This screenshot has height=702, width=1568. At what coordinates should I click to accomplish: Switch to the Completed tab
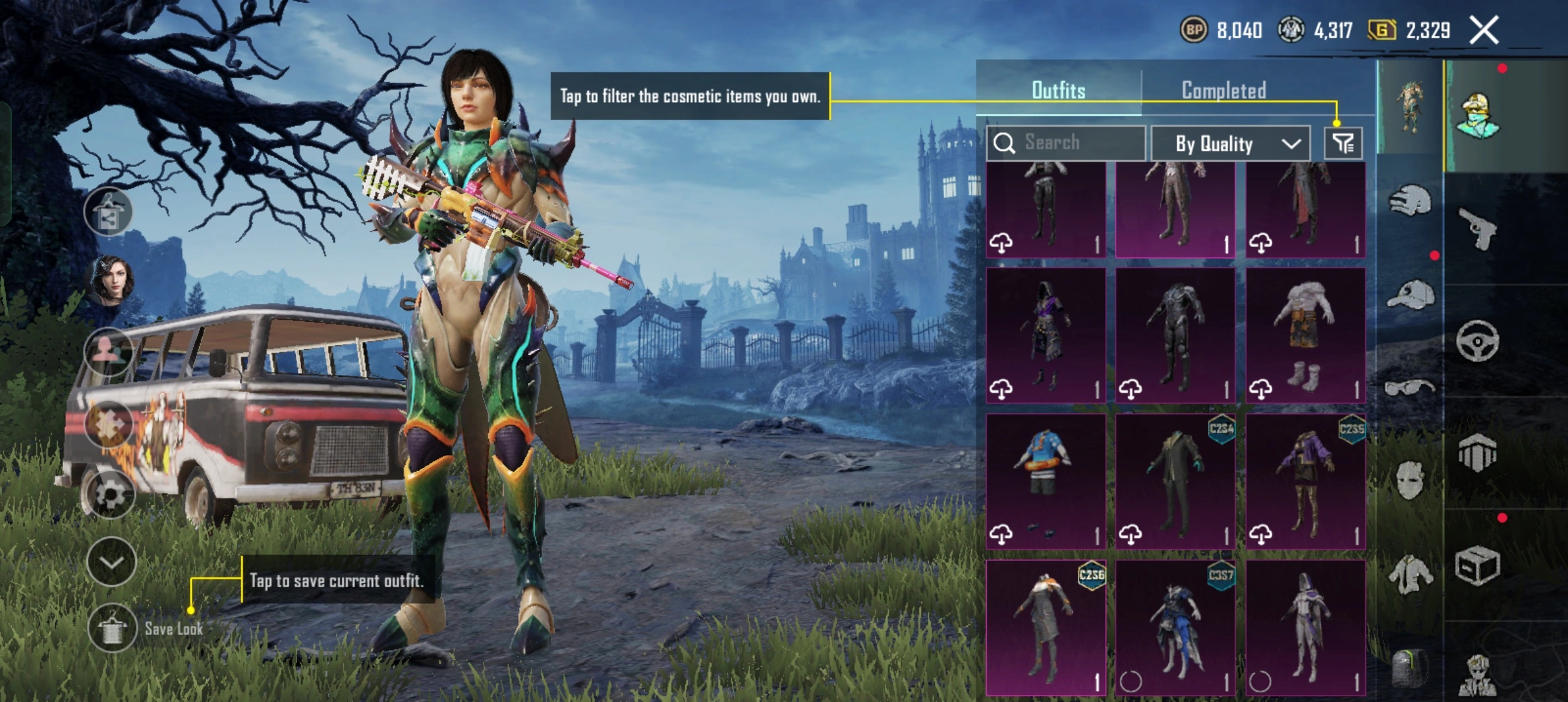pyautogui.click(x=1223, y=90)
